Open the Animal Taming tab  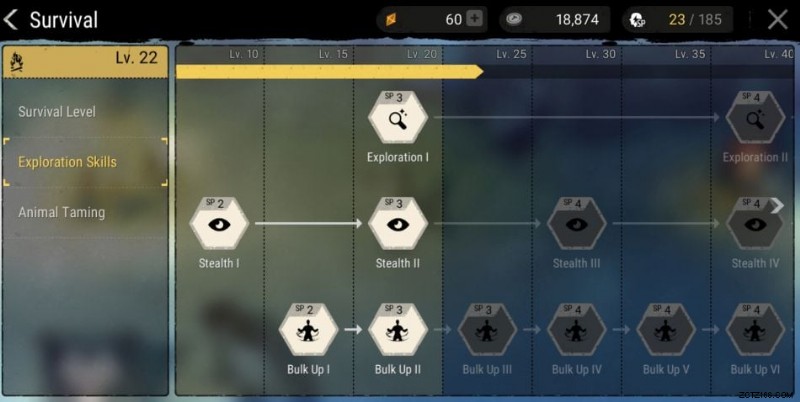[61, 212]
